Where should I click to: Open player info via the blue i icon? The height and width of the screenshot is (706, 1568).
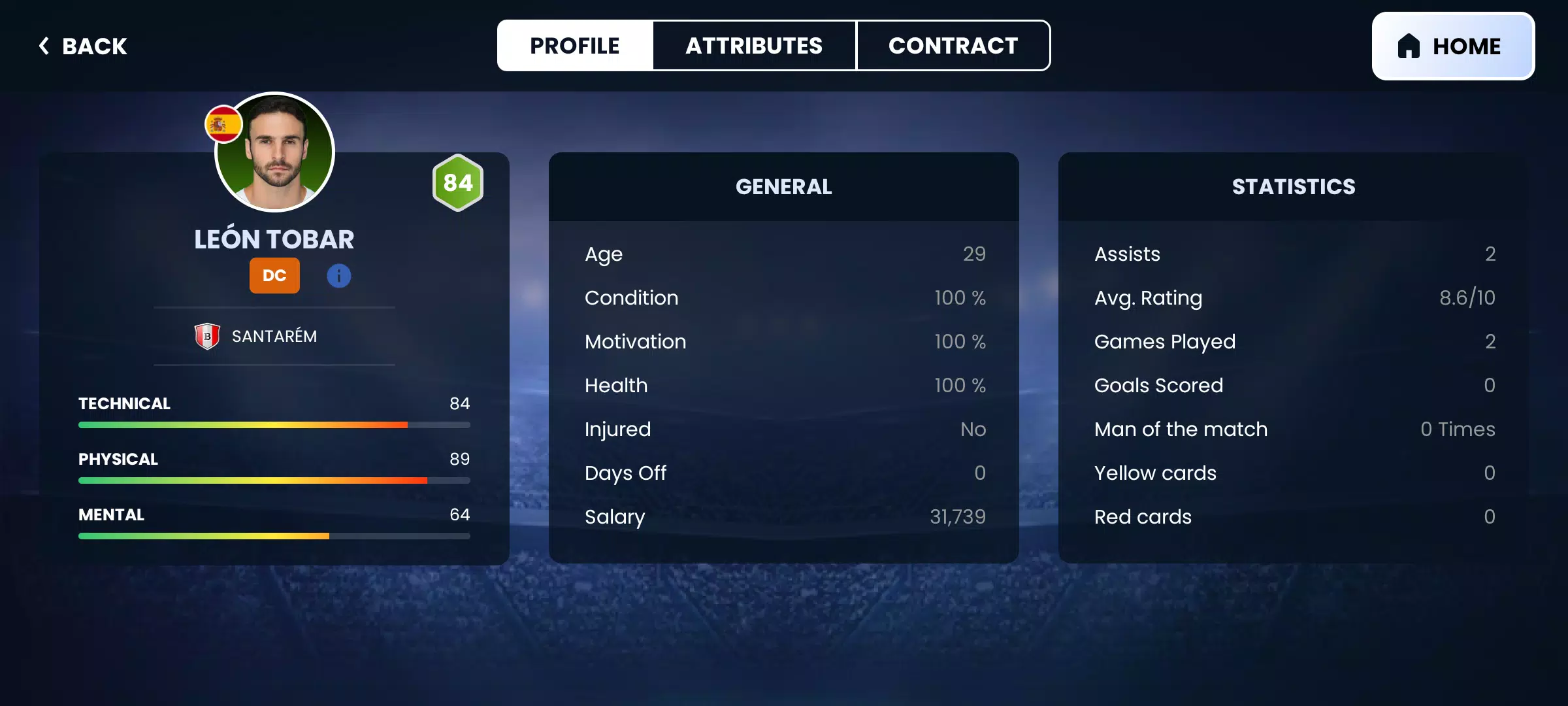tap(338, 275)
